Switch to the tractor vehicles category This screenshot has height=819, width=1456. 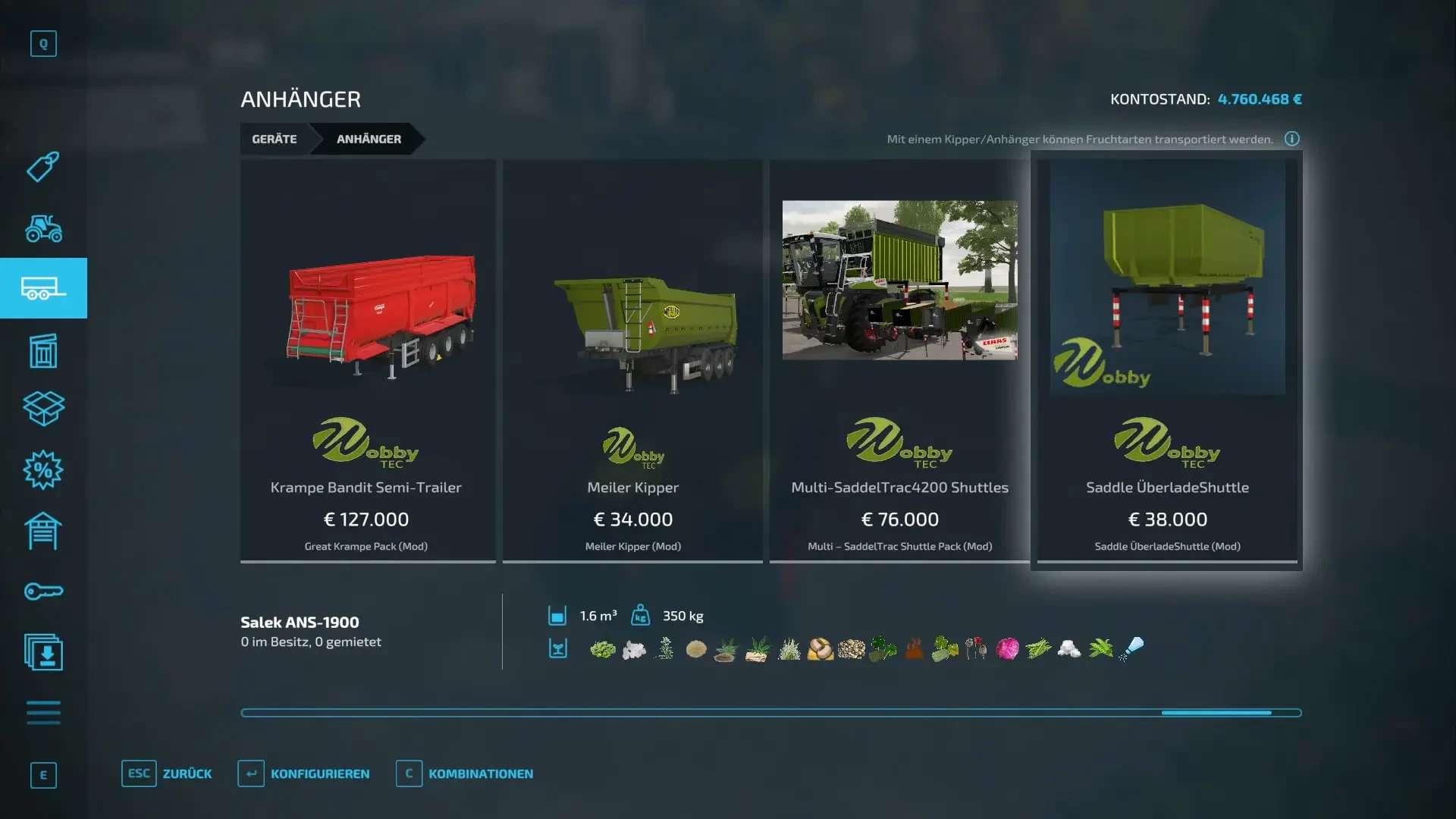43,227
